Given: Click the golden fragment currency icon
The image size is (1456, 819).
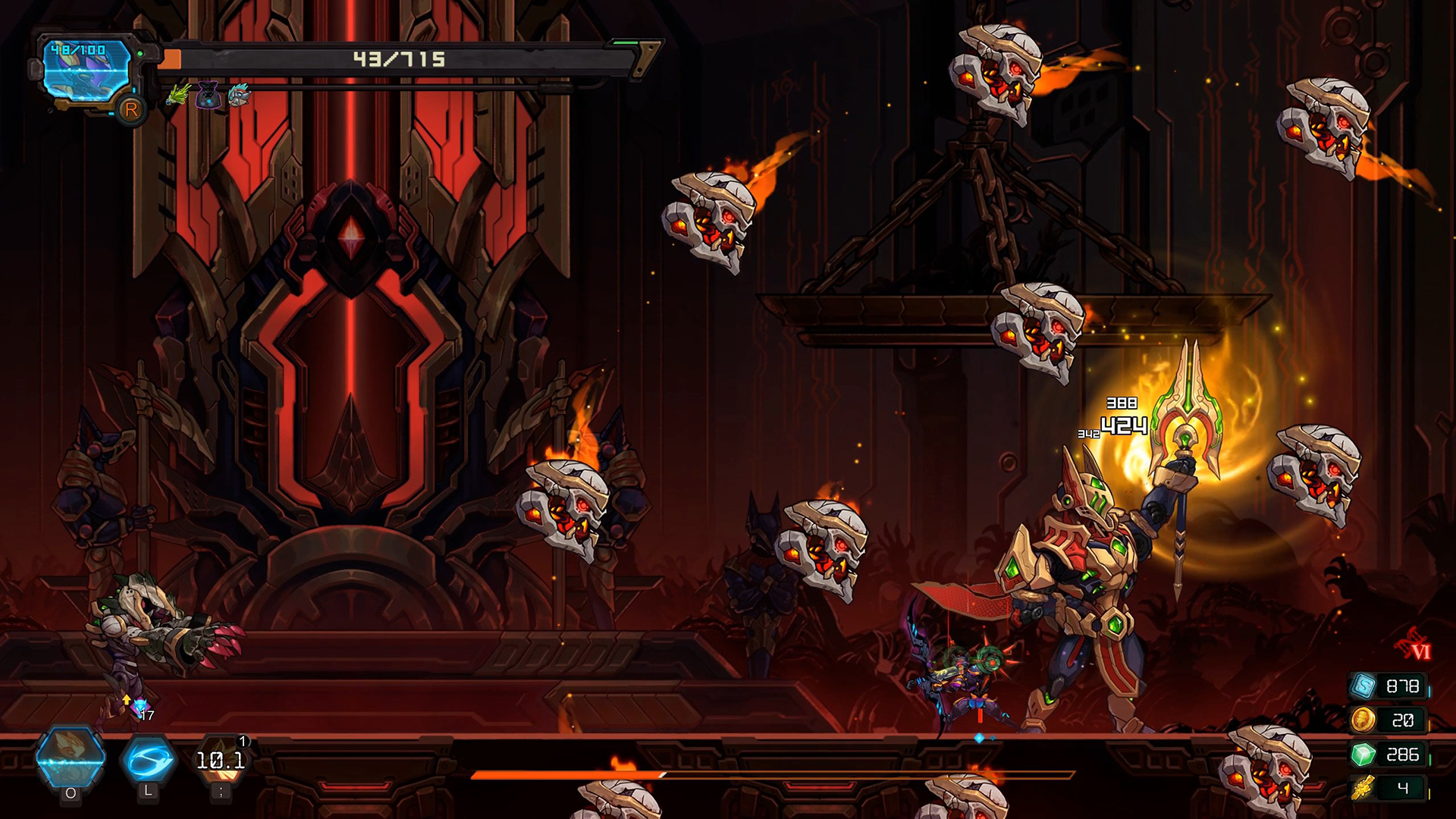Looking at the screenshot, I should (1363, 789).
